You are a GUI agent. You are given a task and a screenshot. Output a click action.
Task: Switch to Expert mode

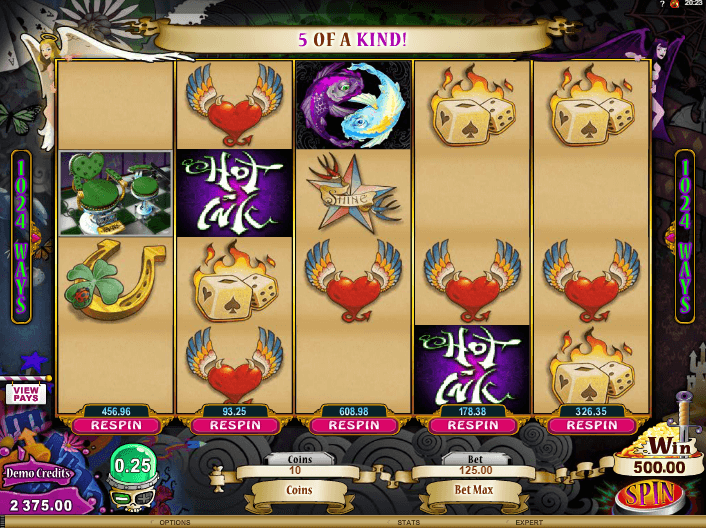pyautogui.click(x=528, y=522)
